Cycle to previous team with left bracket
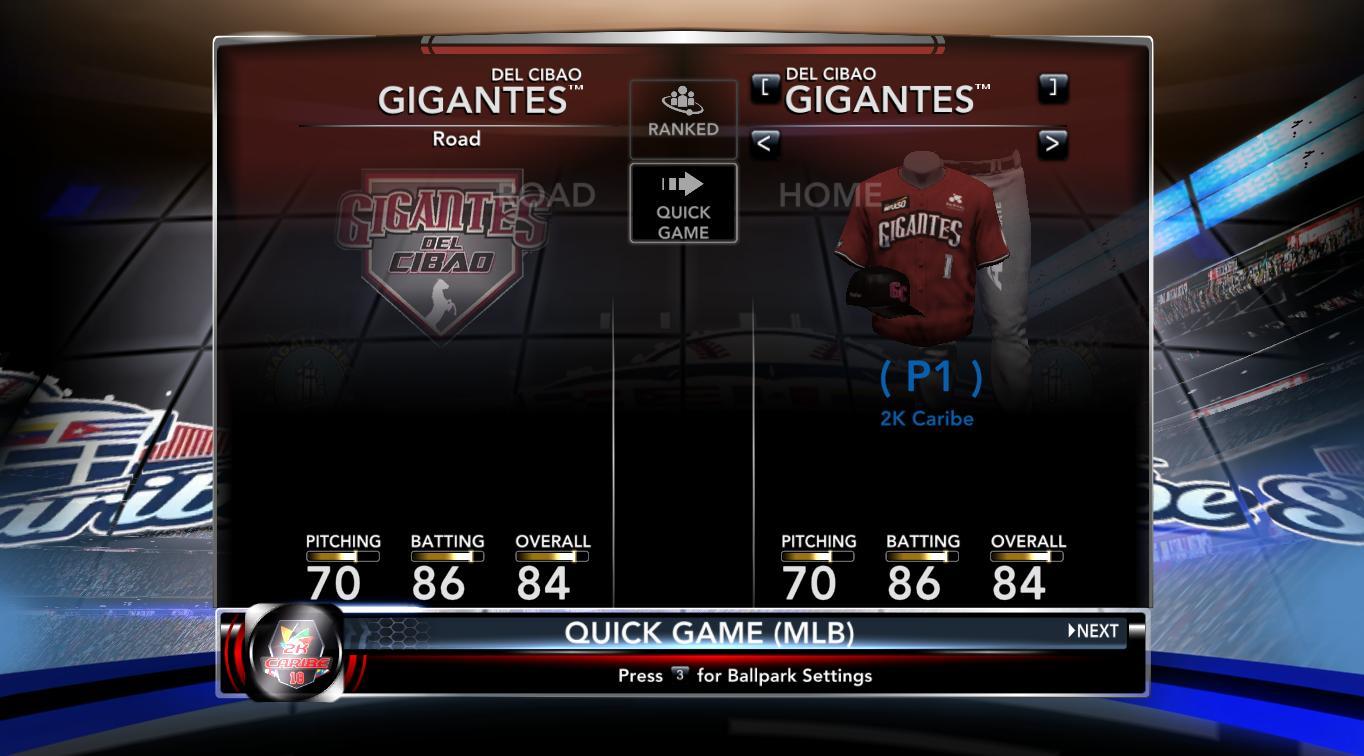1364x756 pixels. pyautogui.click(x=765, y=87)
